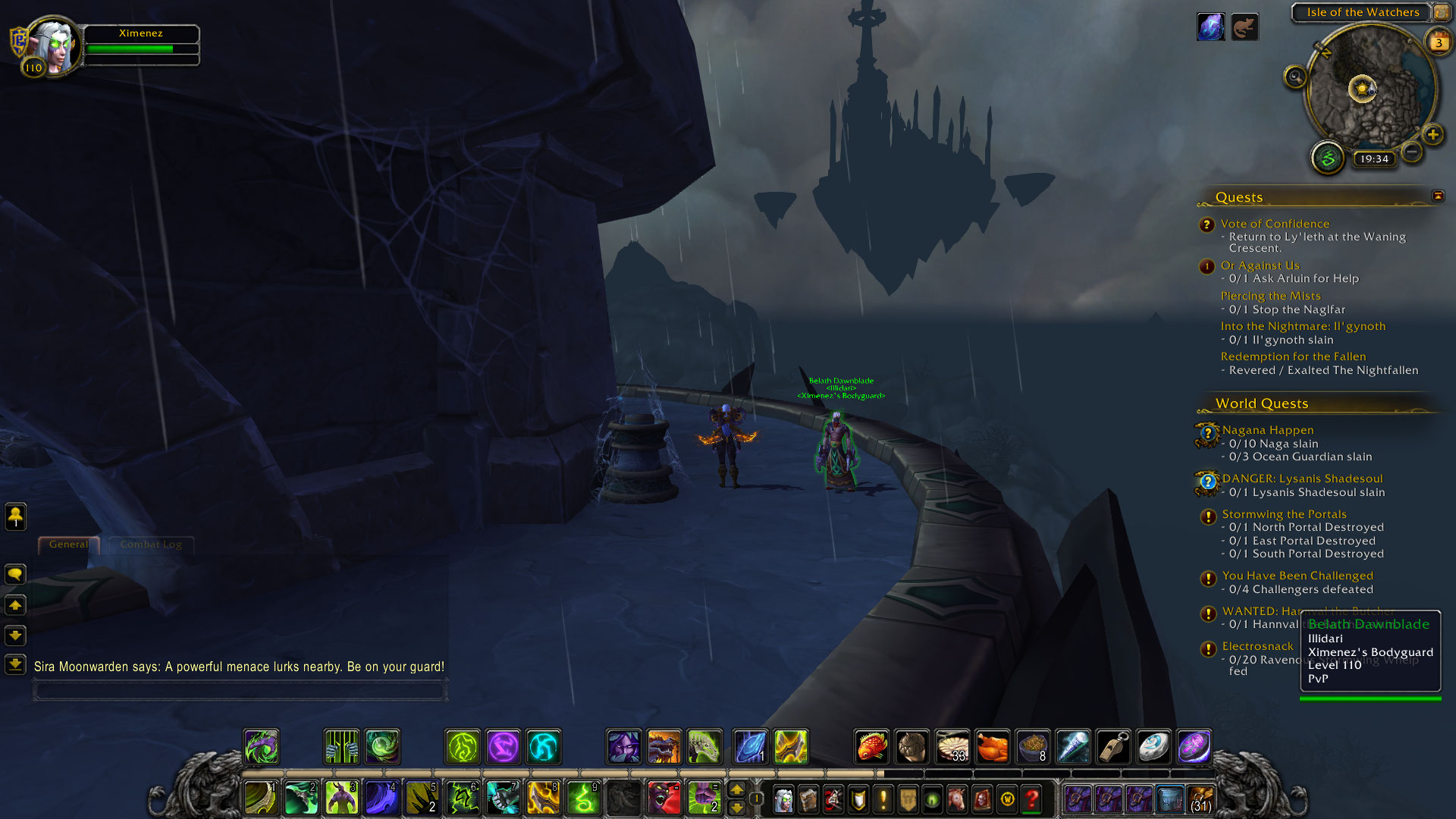Use the wooden whistle item
The width and height of the screenshot is (1456, 819).
1113,747
